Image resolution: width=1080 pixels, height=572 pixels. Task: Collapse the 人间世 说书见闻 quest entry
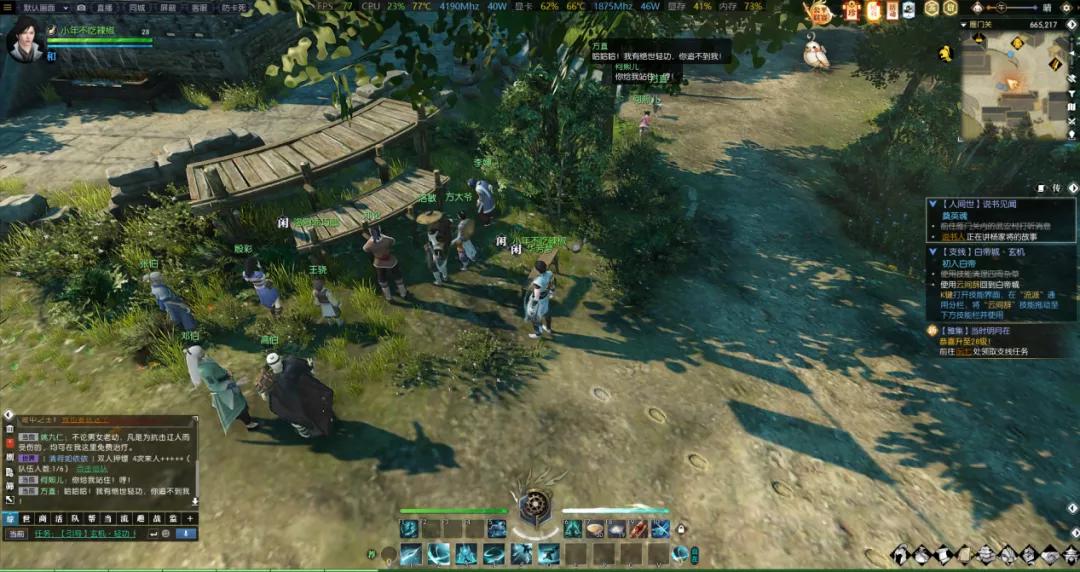[x=933, y=204]
